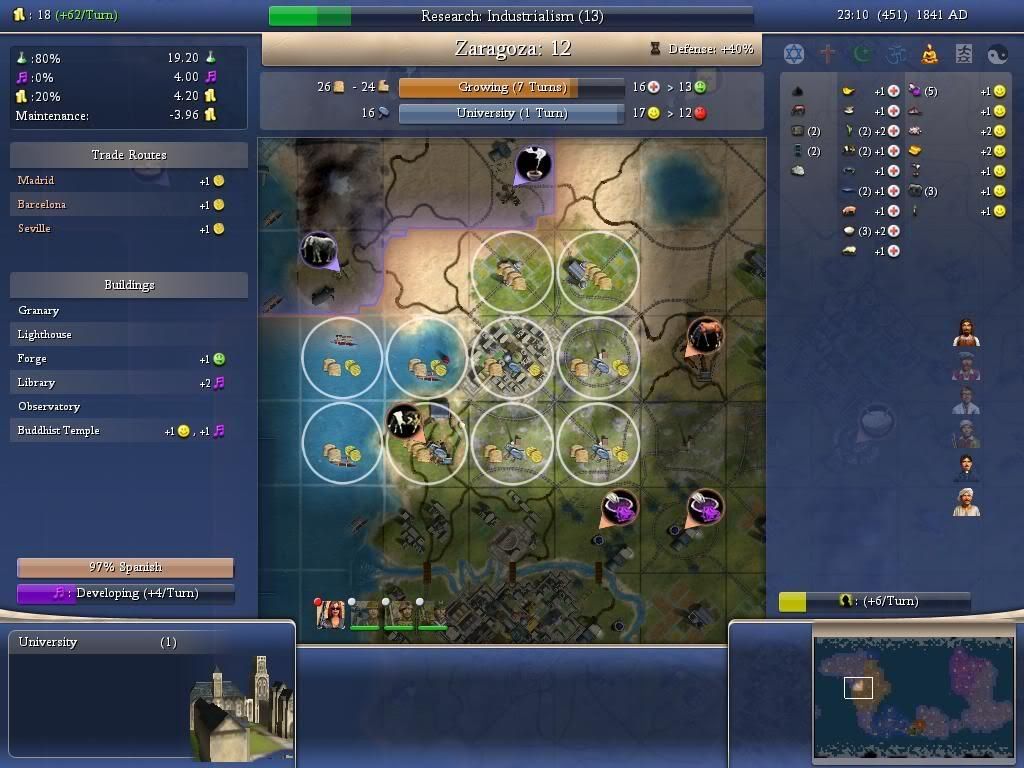Viewport: 1024px width, 768px height.
Task: Click the University production bar
Action: 511,113
